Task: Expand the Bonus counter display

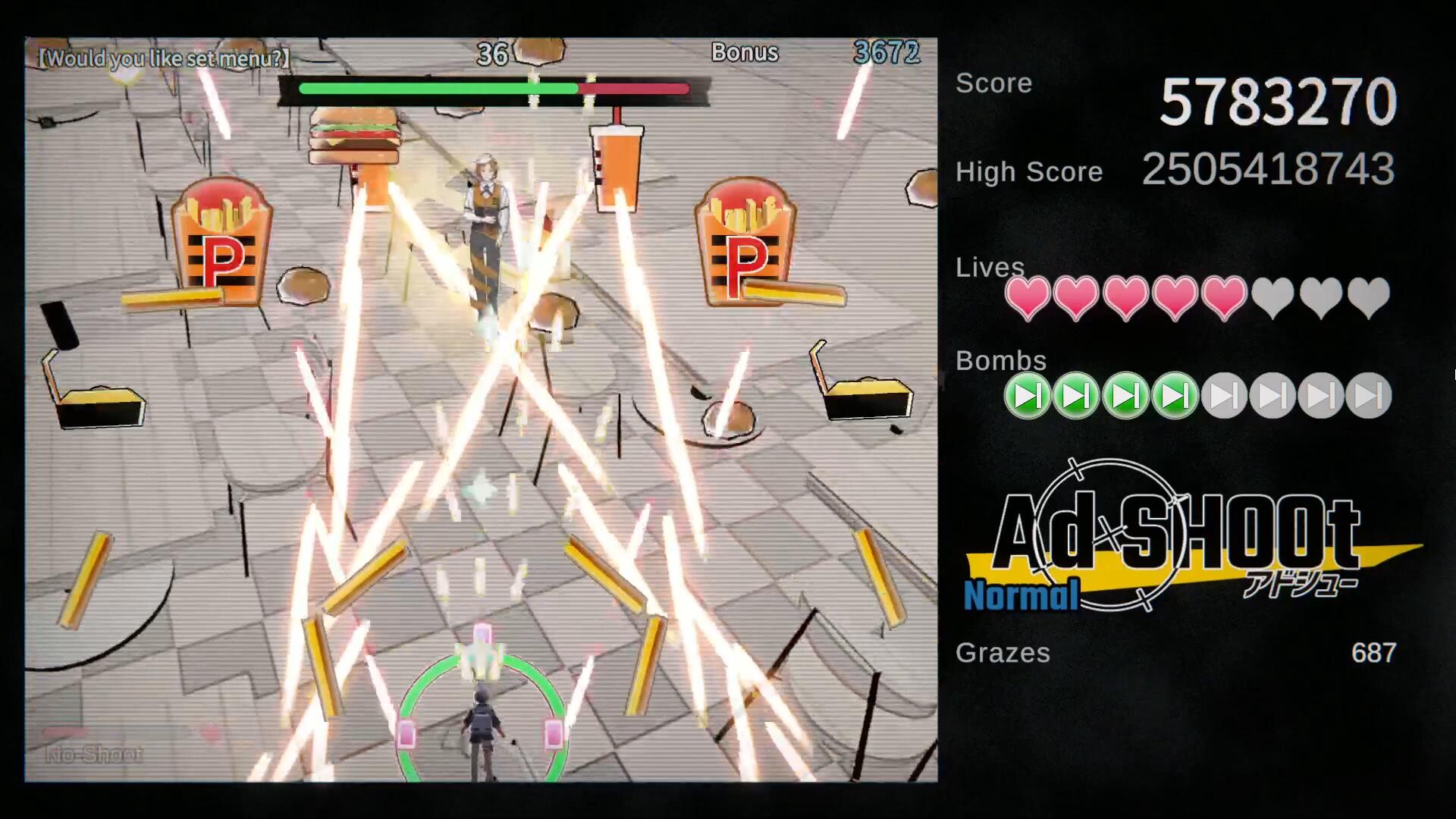Action: 745,53
